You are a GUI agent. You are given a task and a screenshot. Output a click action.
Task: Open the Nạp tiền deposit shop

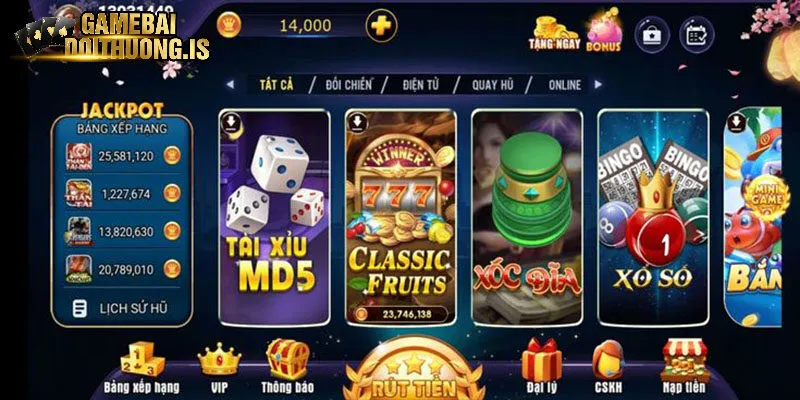click(x=685, y=366)
